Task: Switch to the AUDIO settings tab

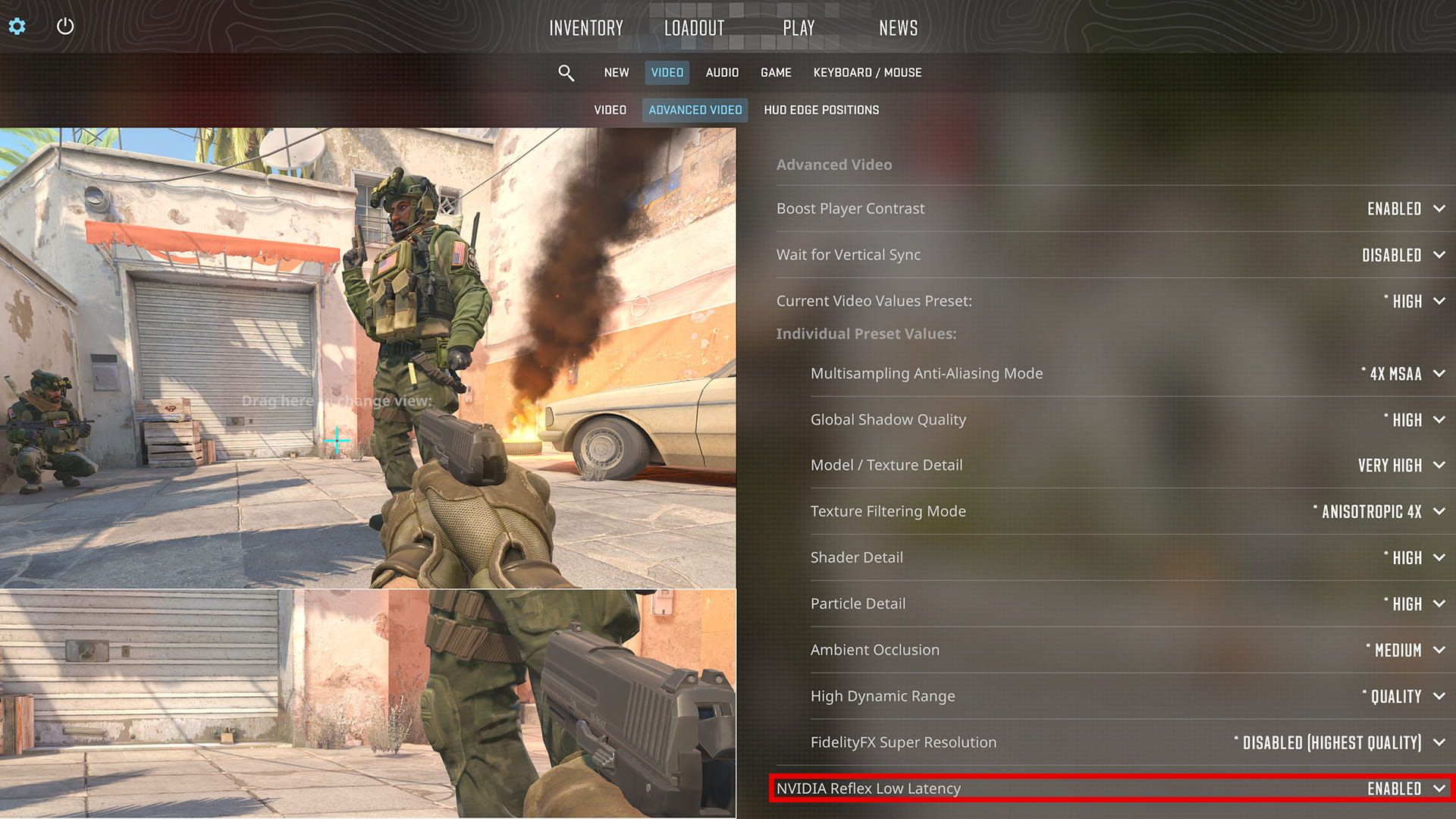Action: 721,72
